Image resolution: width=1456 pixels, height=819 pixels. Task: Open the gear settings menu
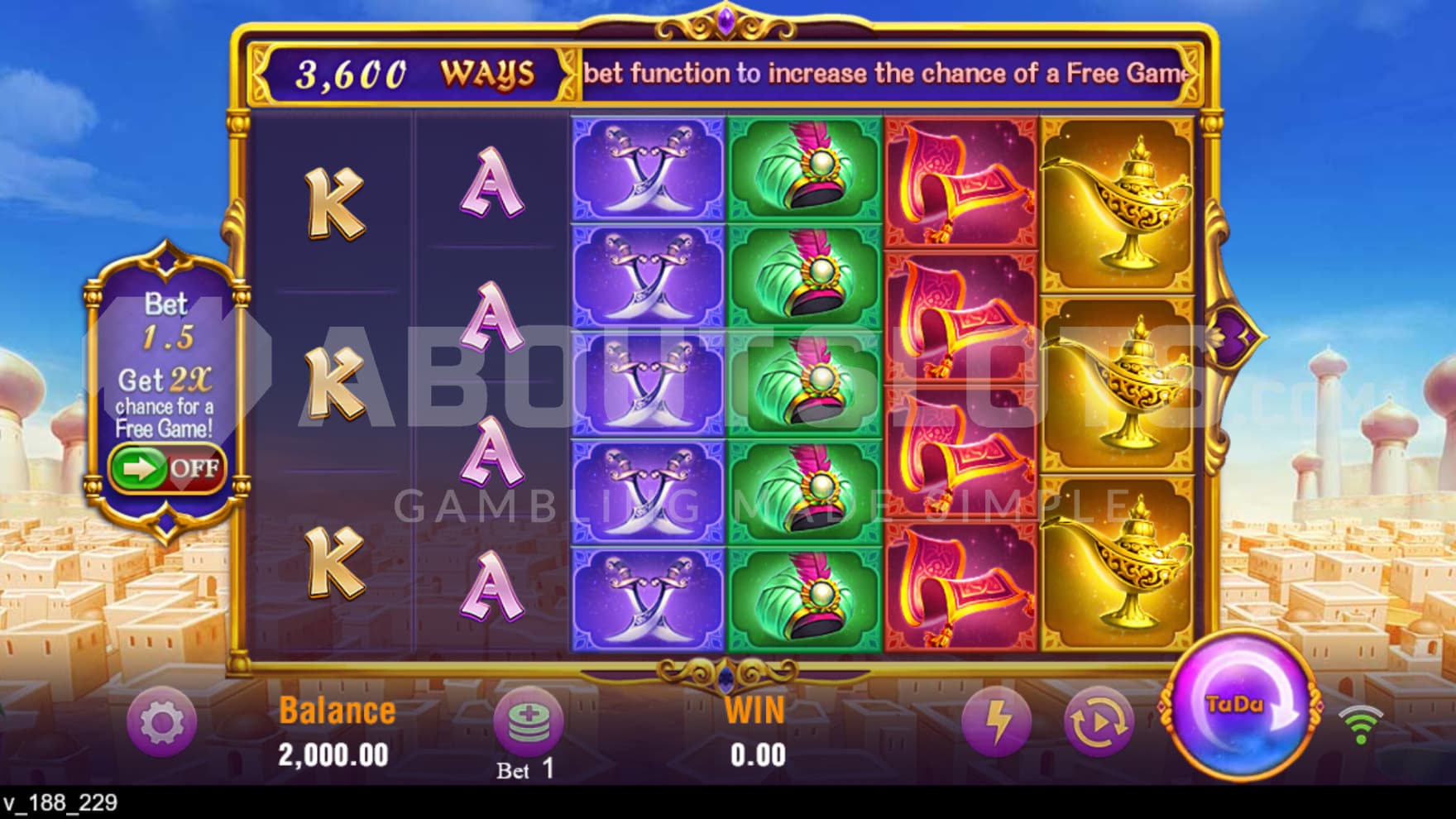[x=162, y=722]
